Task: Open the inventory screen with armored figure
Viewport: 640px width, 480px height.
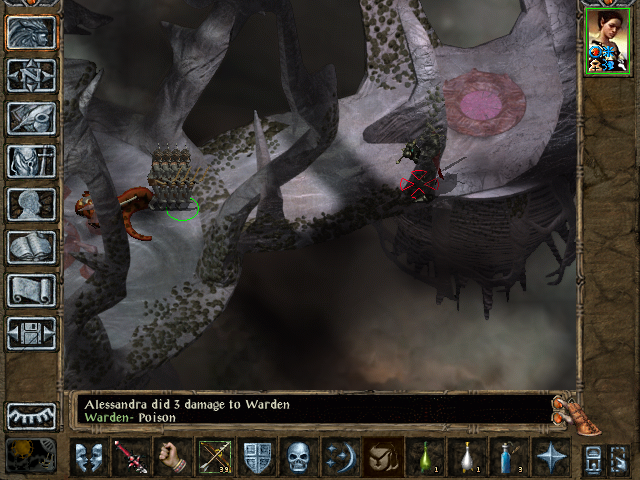Action: coord(31,161)
